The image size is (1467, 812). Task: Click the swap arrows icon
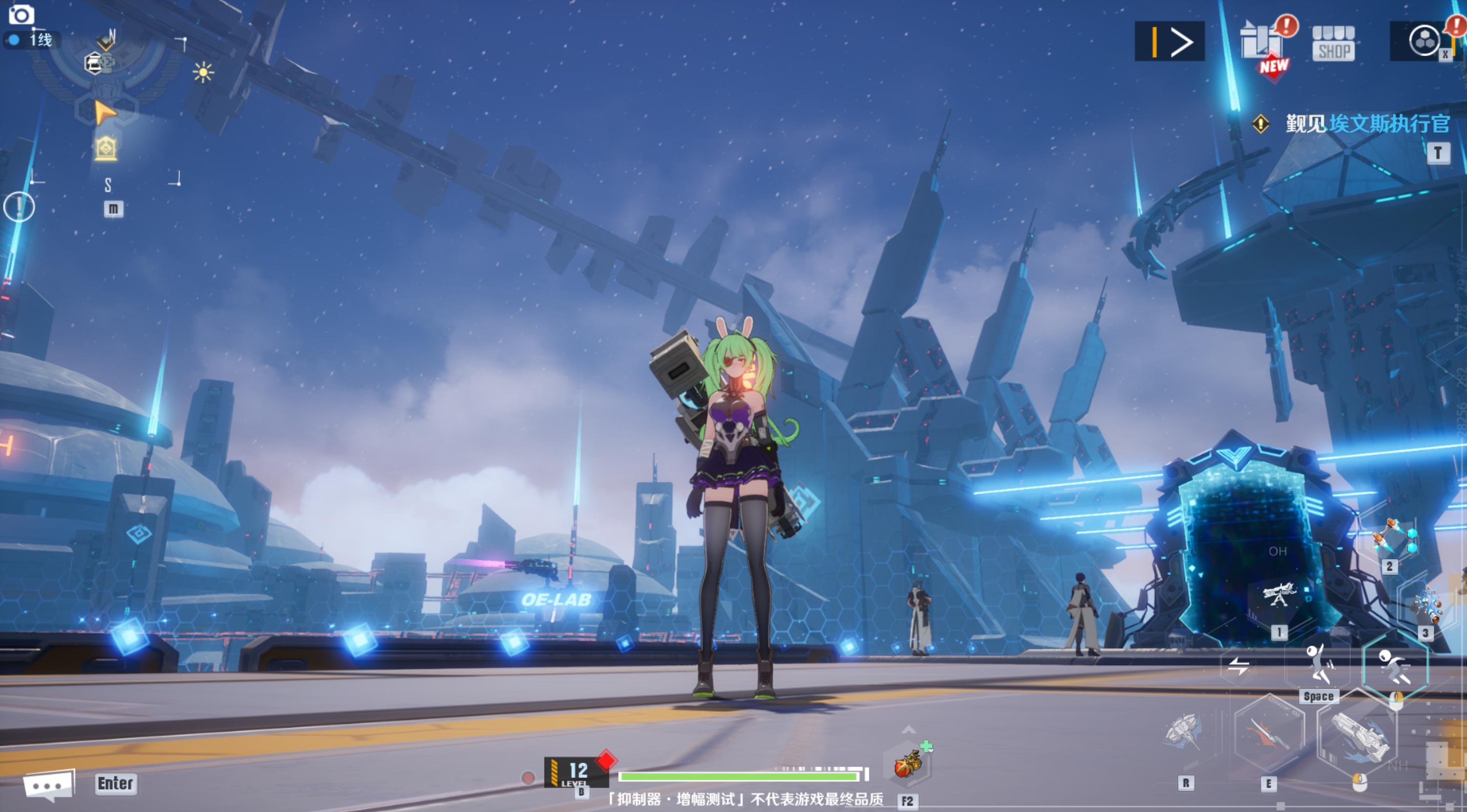tap(1239, 665)
